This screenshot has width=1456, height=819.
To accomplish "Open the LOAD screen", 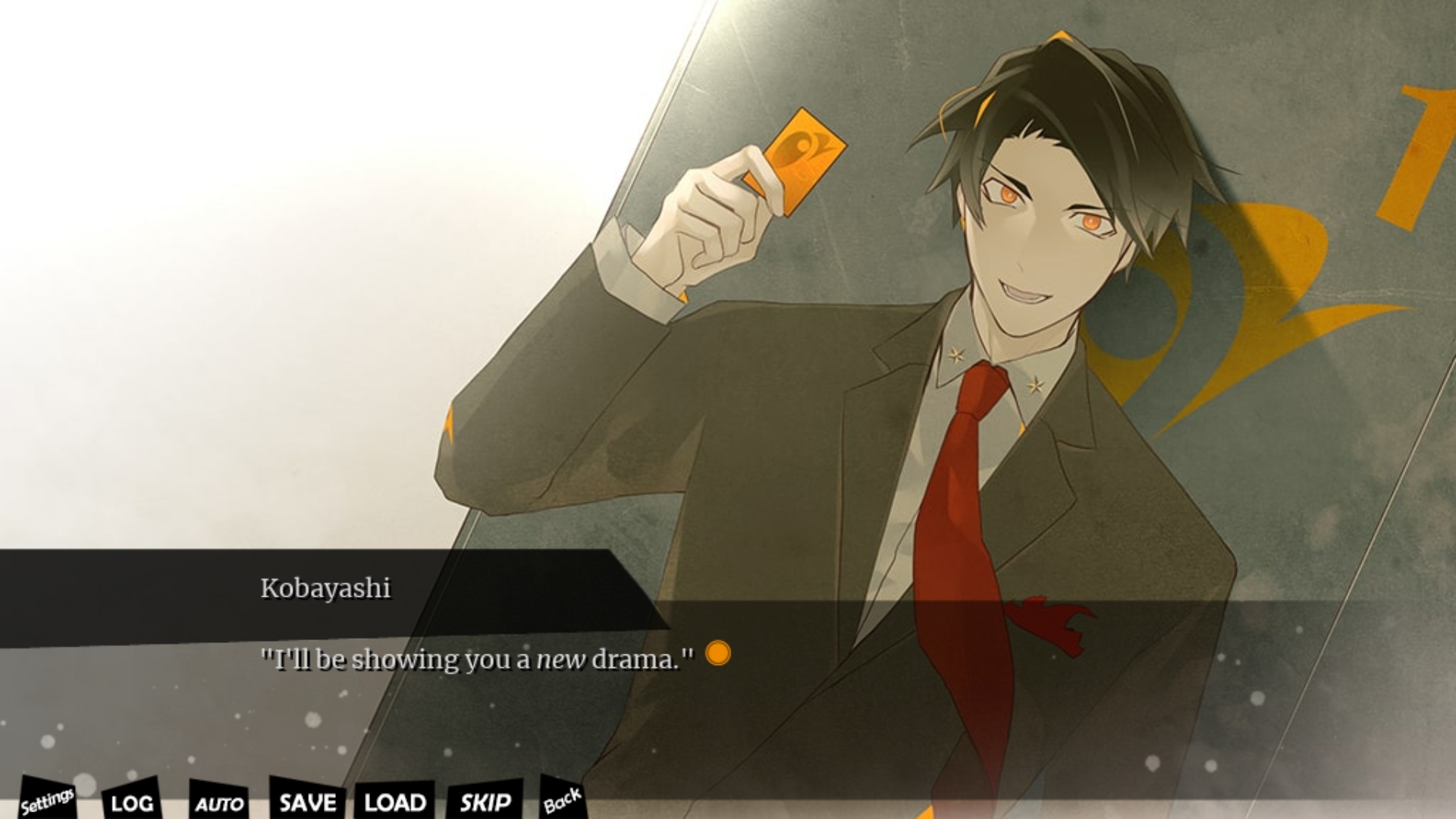I will click(395, 802).
